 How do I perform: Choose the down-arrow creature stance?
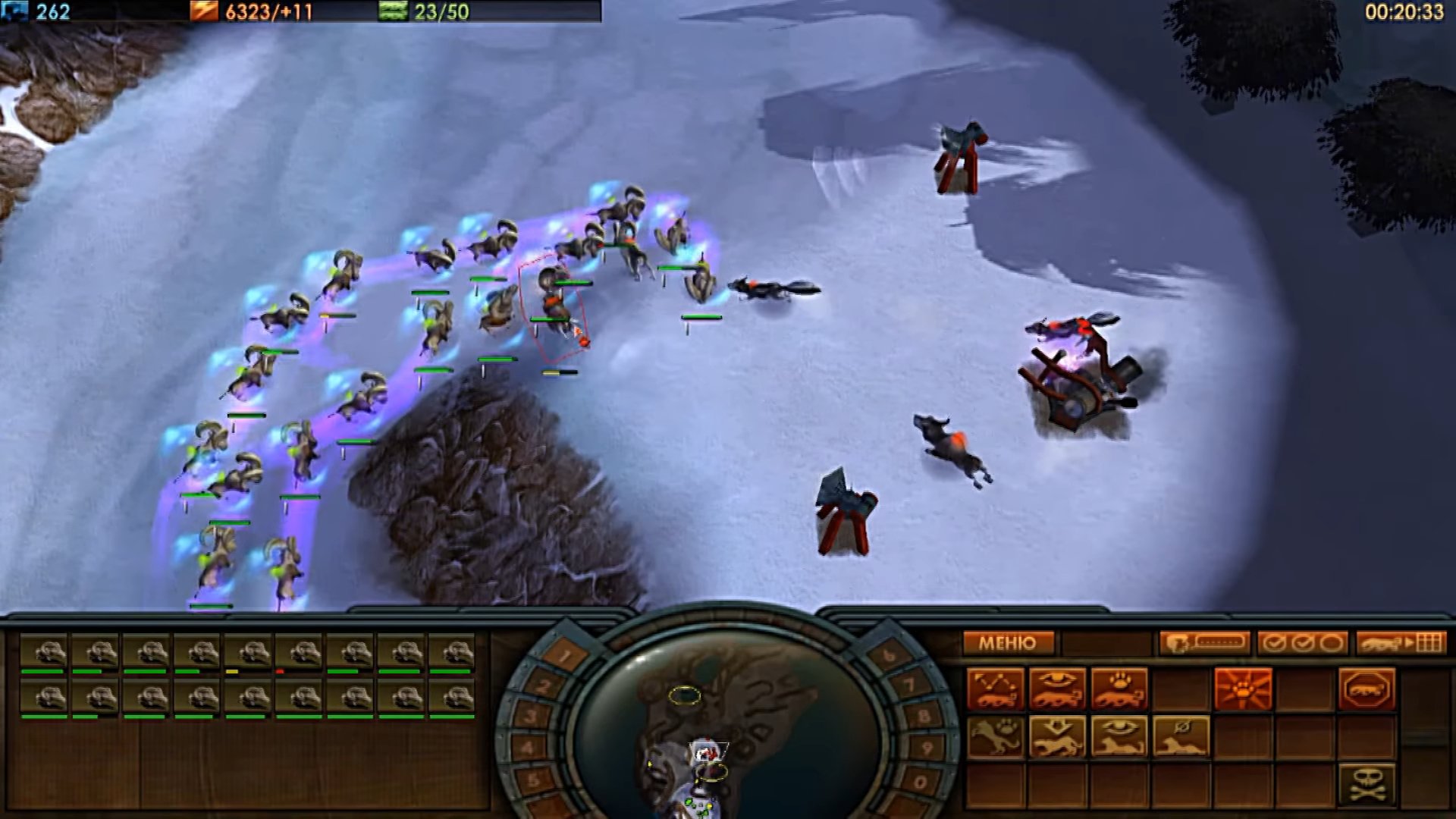(x=1057, y=736)
